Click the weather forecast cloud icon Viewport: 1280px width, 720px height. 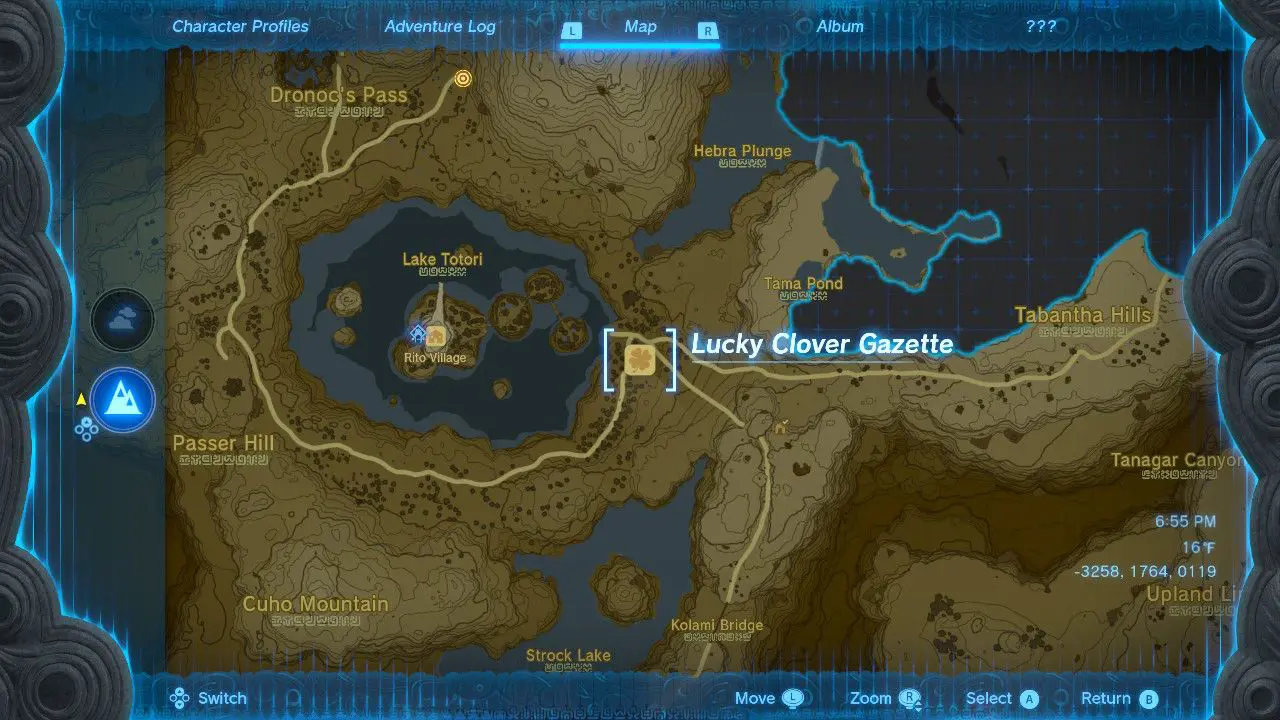coord(122,318)
